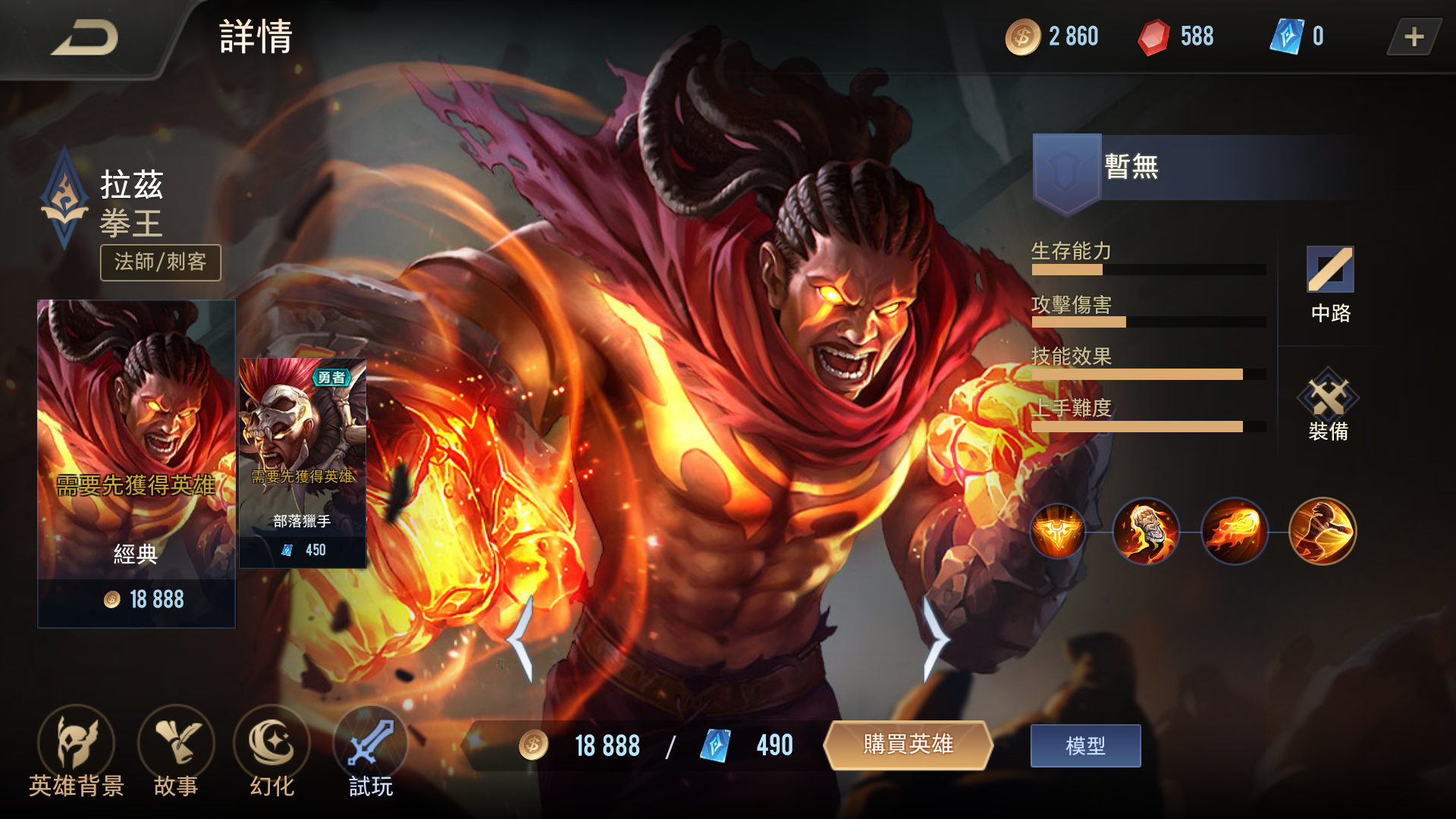
Task: Inspect the flaming fist skill icon
Action: 1234,532
